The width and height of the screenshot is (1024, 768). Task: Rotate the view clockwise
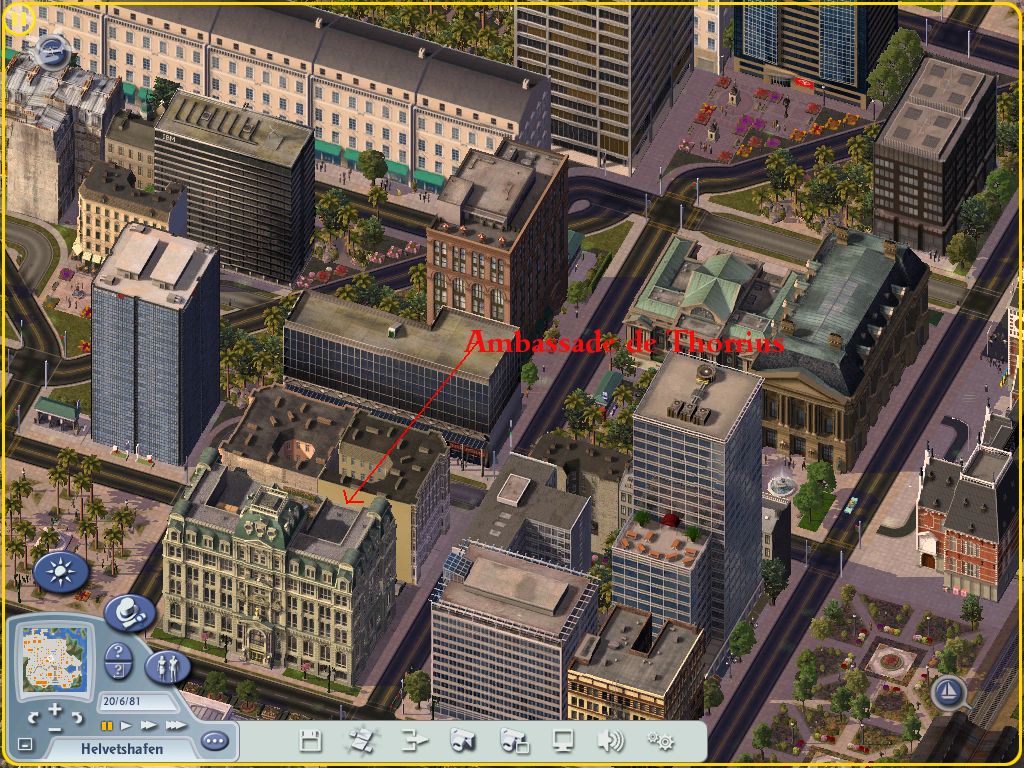79,718
